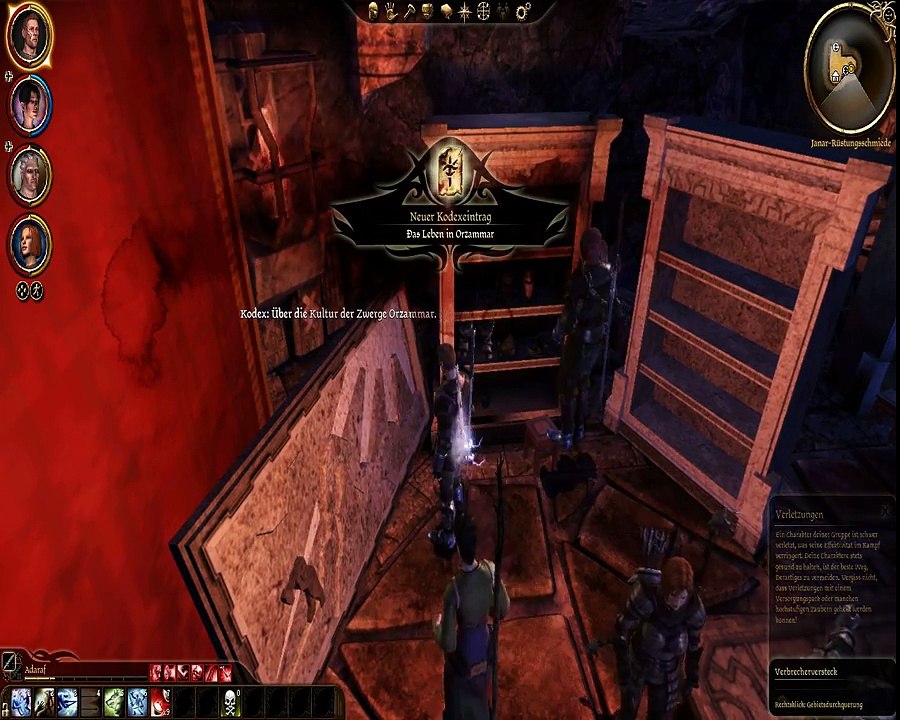Open the character record helmet icon

[x=373, y=11]
